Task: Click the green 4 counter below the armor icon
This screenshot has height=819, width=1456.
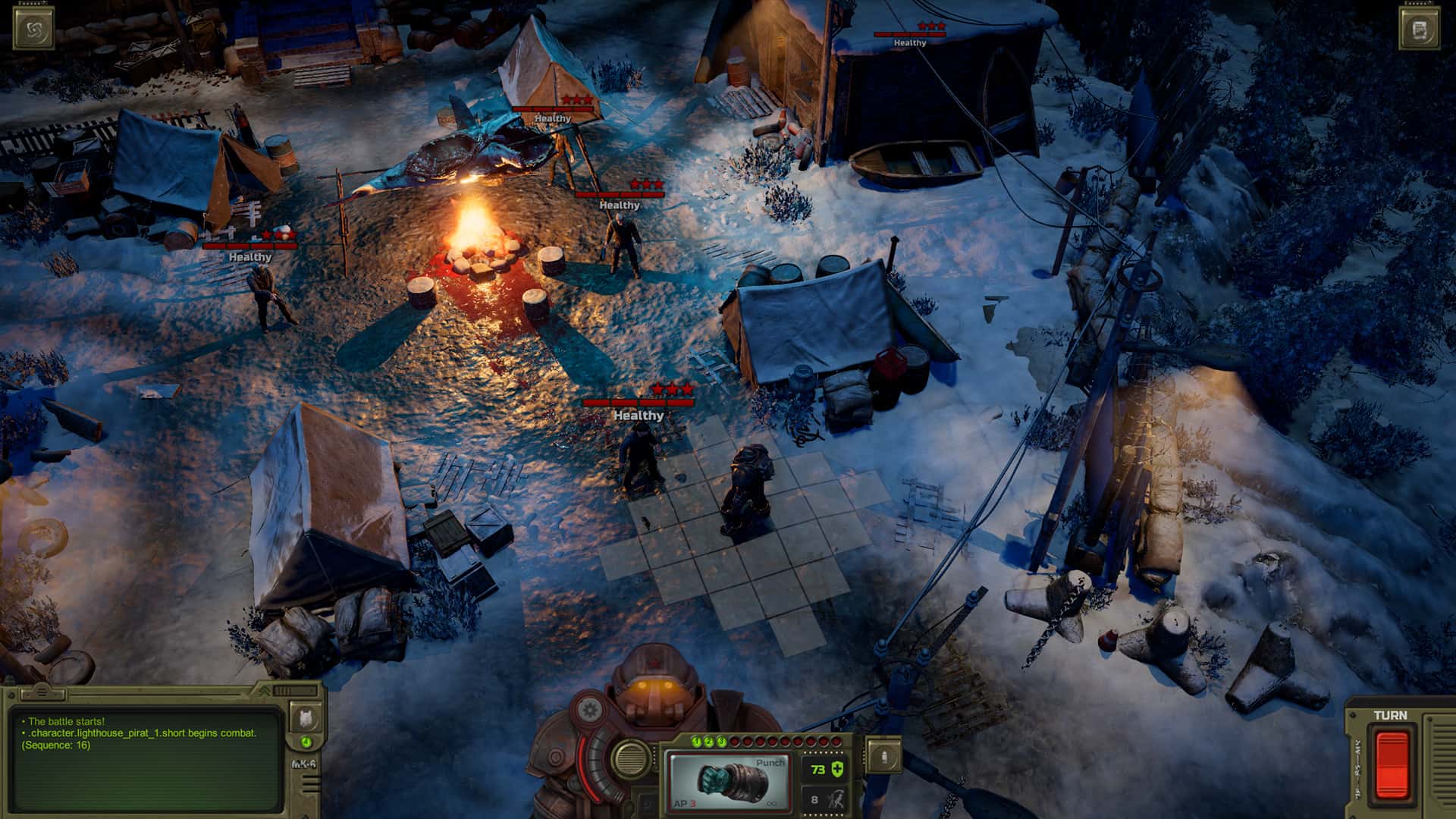Action: point(306,741)
